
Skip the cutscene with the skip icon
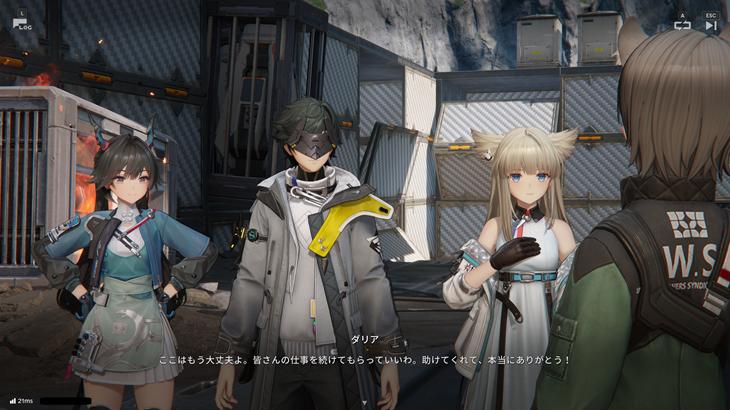pos(711,26)
